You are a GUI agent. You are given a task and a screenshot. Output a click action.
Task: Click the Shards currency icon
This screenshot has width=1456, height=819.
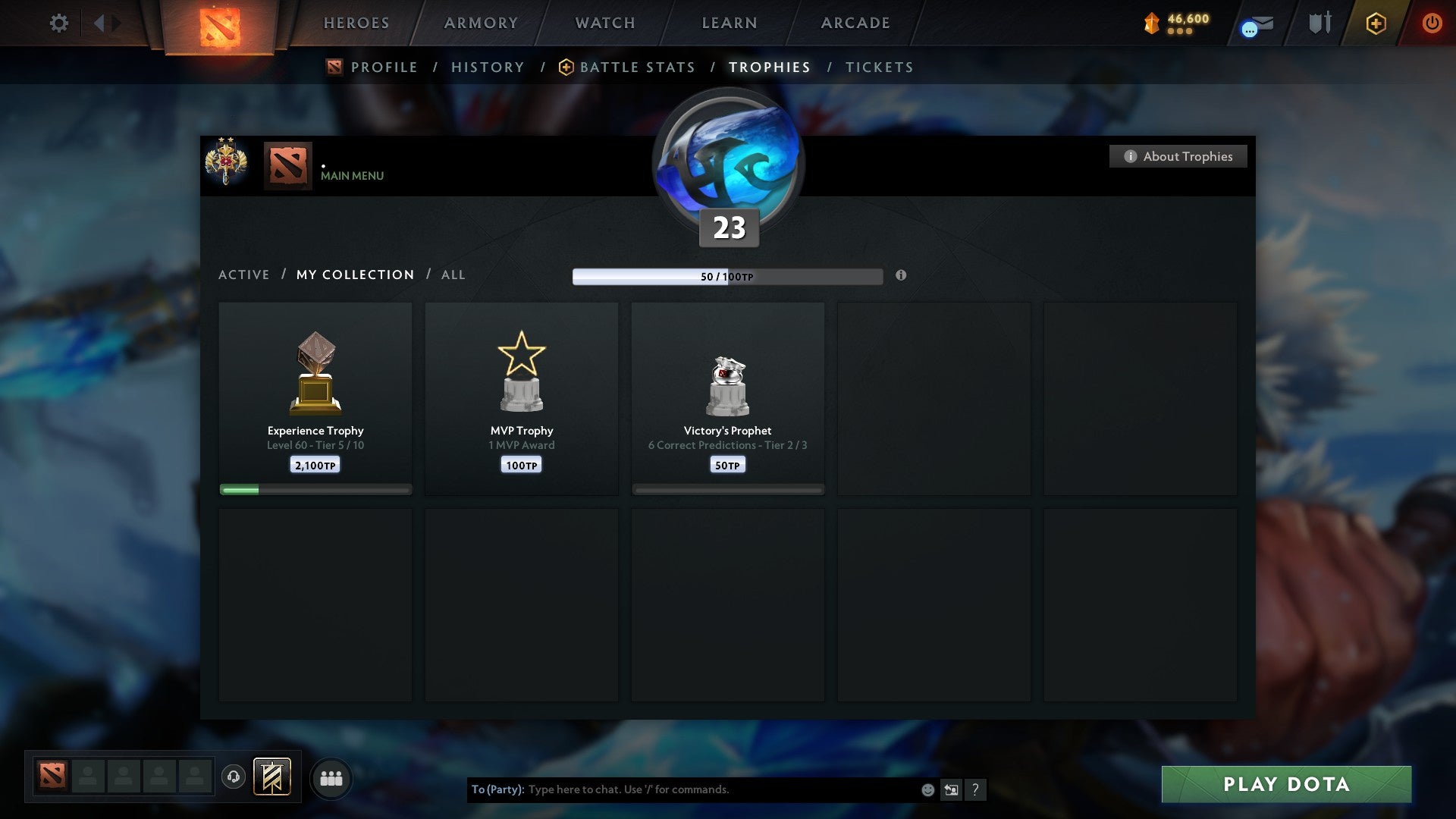click(x=1150, y=23)
